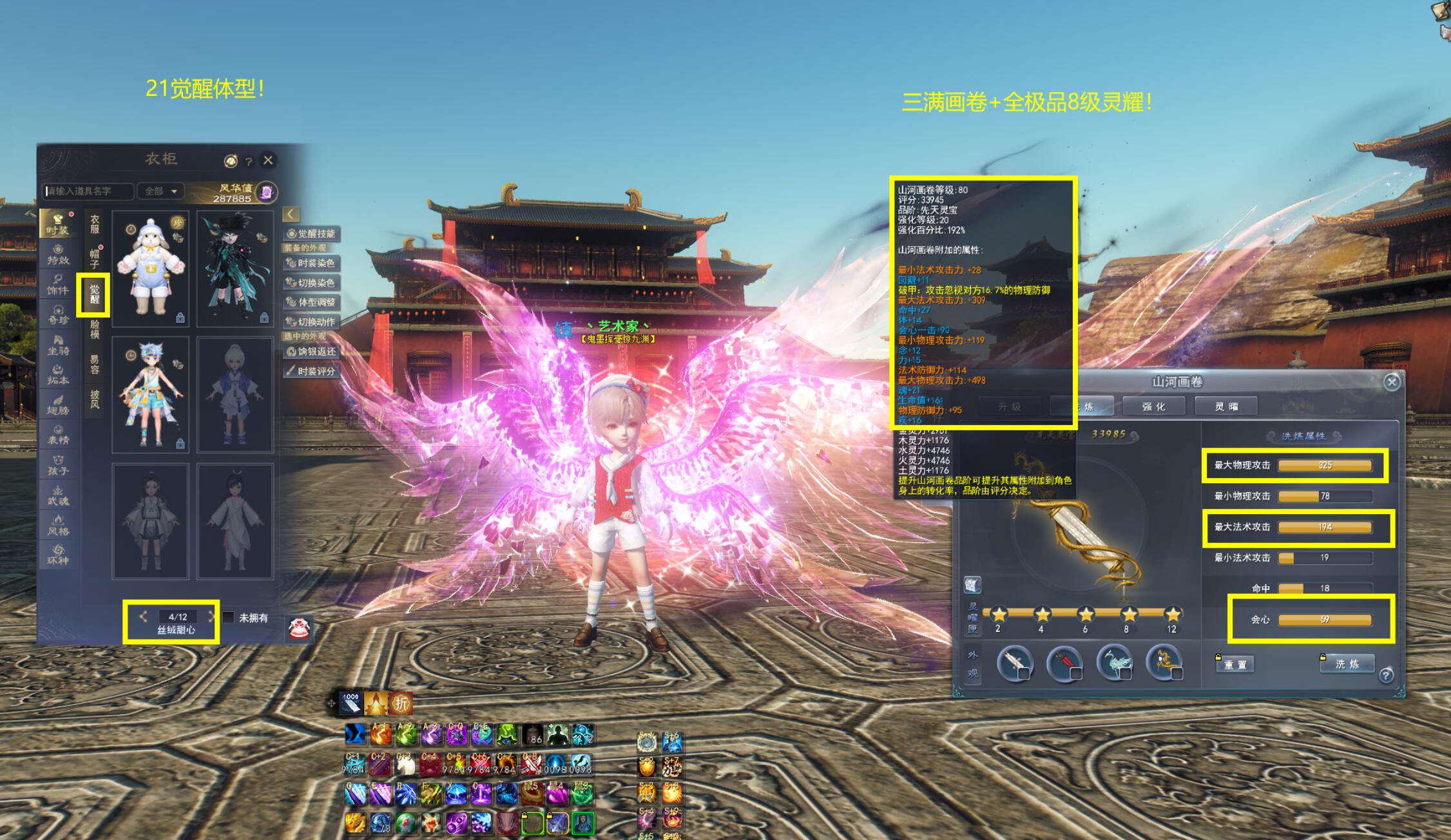Click the item name search field
1451x840 pixels.
(x=89, y=191)
